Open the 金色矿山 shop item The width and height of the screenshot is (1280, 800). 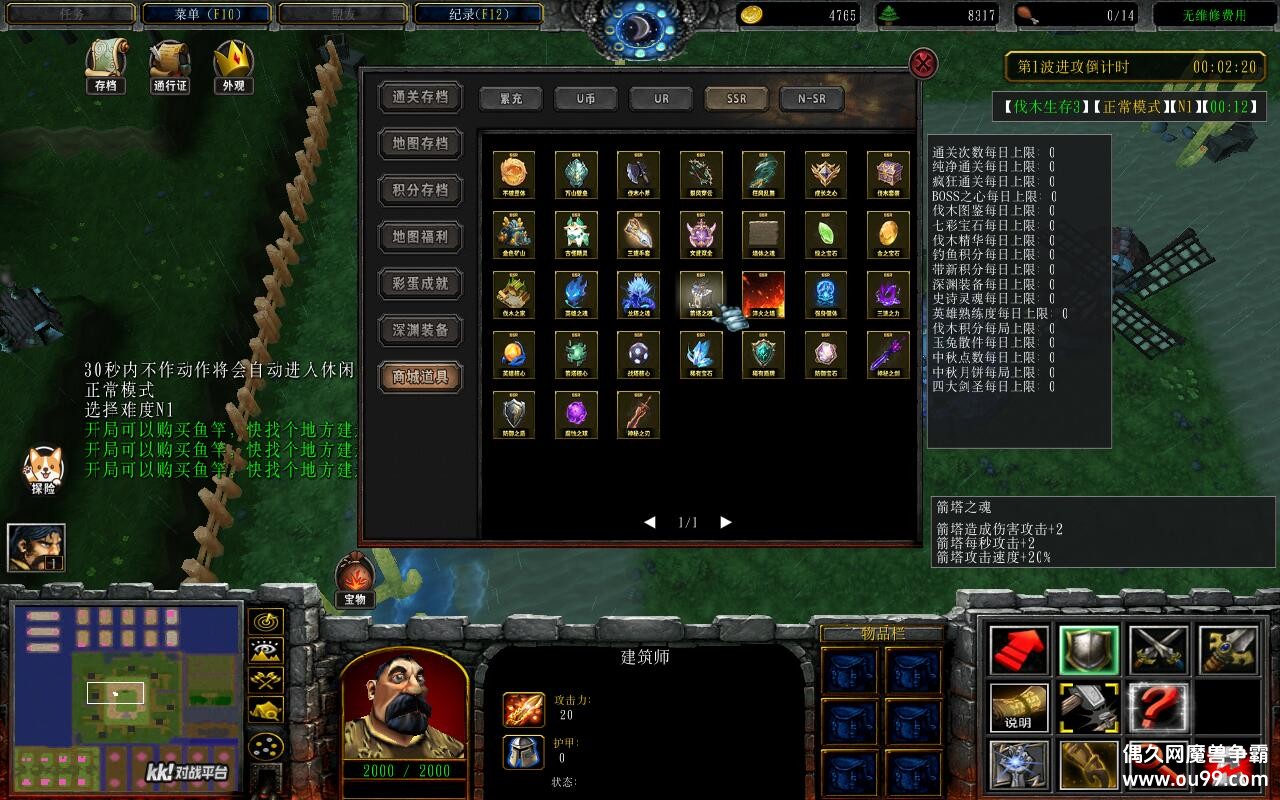[x=513, y=232]
